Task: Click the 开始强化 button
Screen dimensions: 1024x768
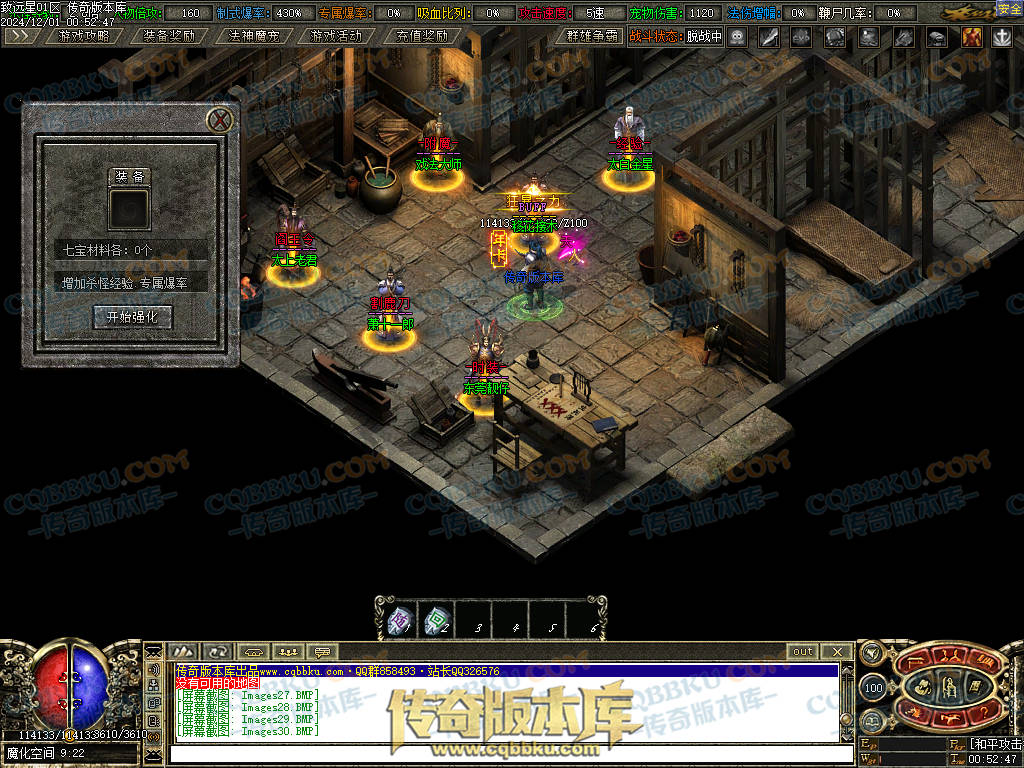Action: pos(132,317)
